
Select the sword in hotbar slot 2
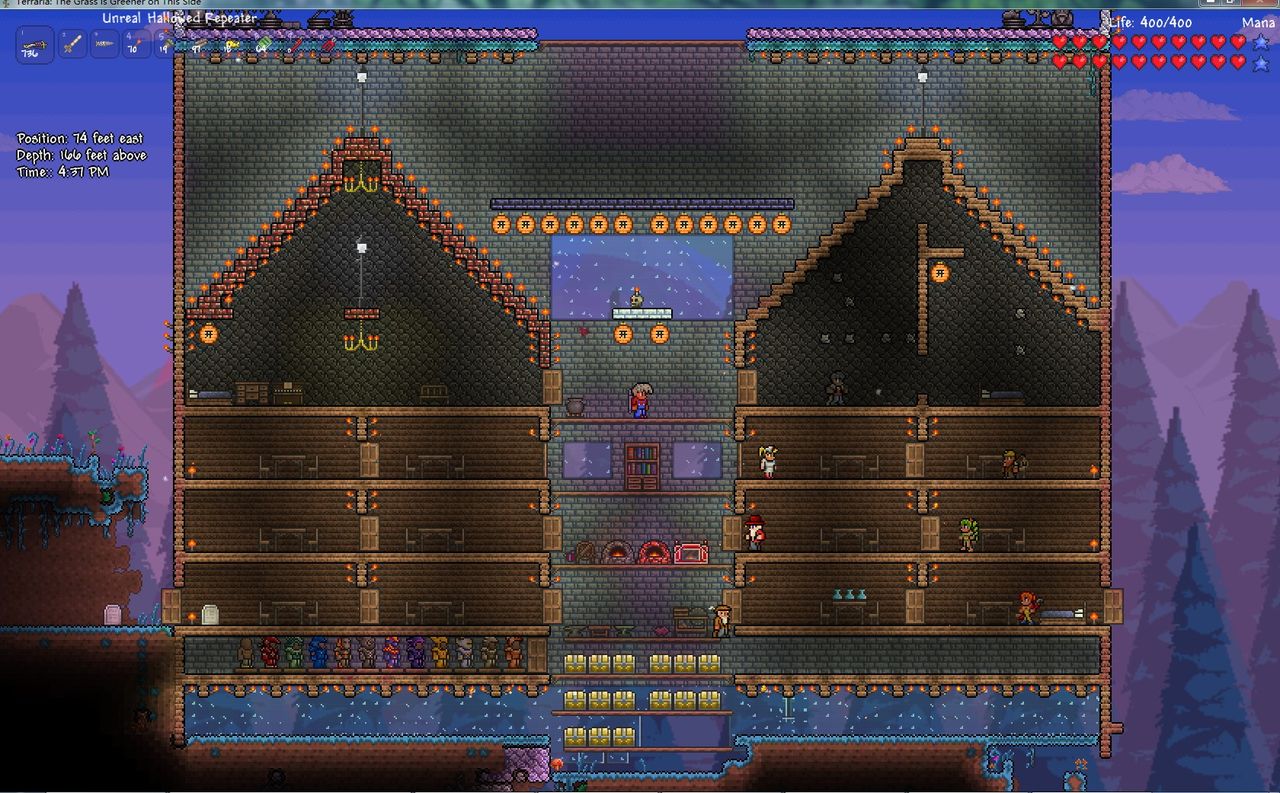click(x=73, y=44)
